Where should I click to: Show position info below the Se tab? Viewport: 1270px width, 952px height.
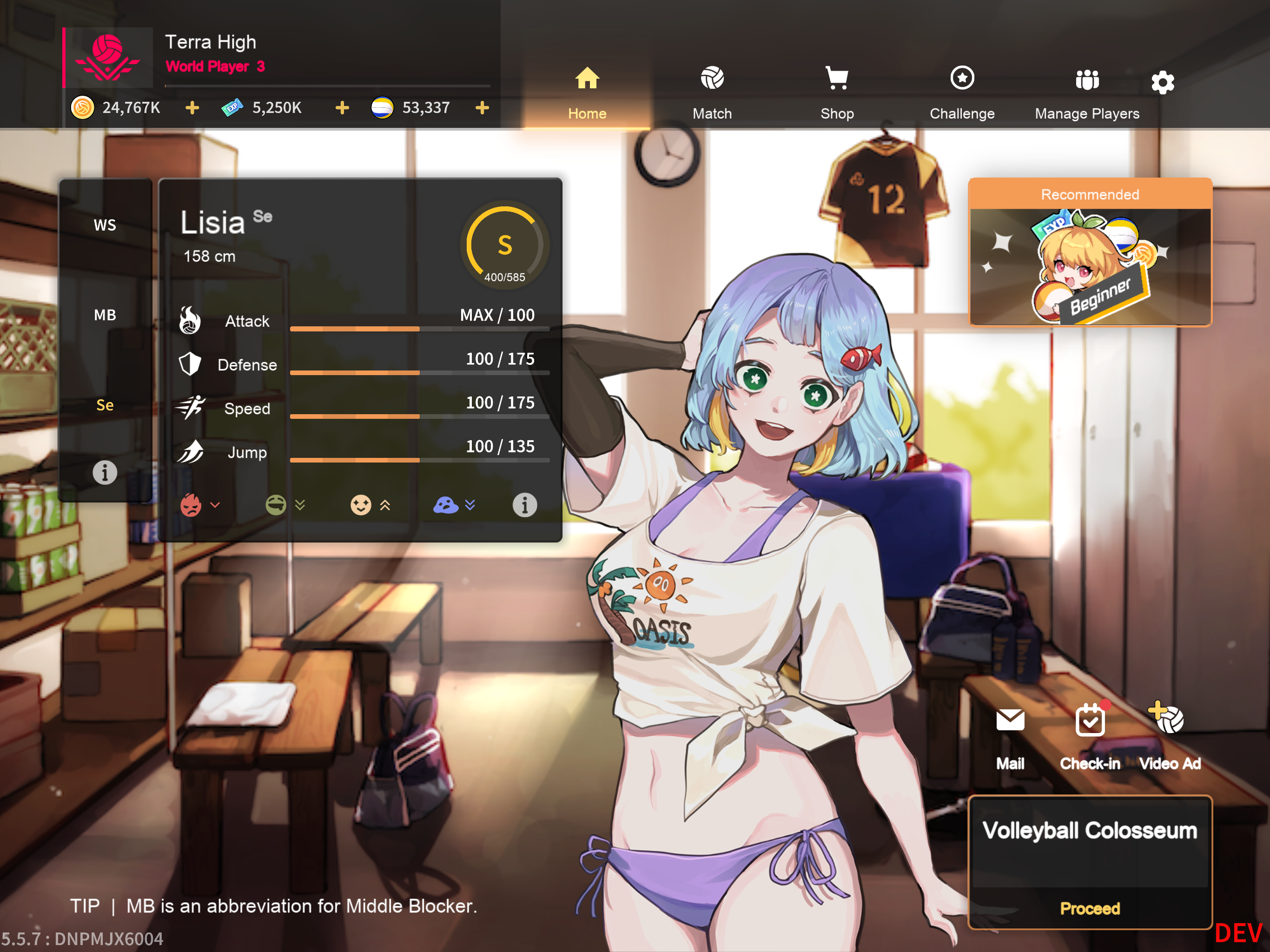pos(105,473)
